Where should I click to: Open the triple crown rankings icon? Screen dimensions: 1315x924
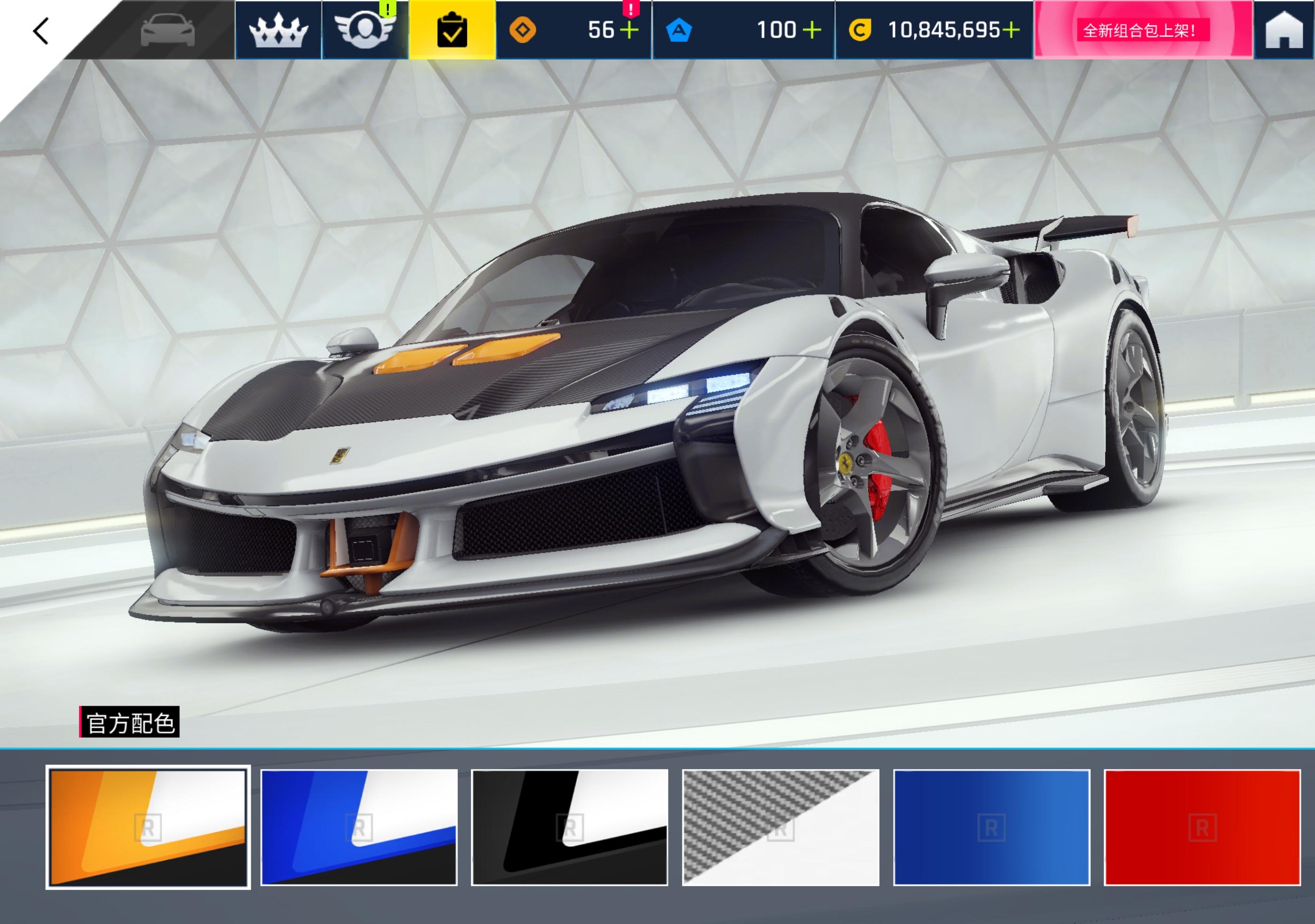[x=278, y=31]
